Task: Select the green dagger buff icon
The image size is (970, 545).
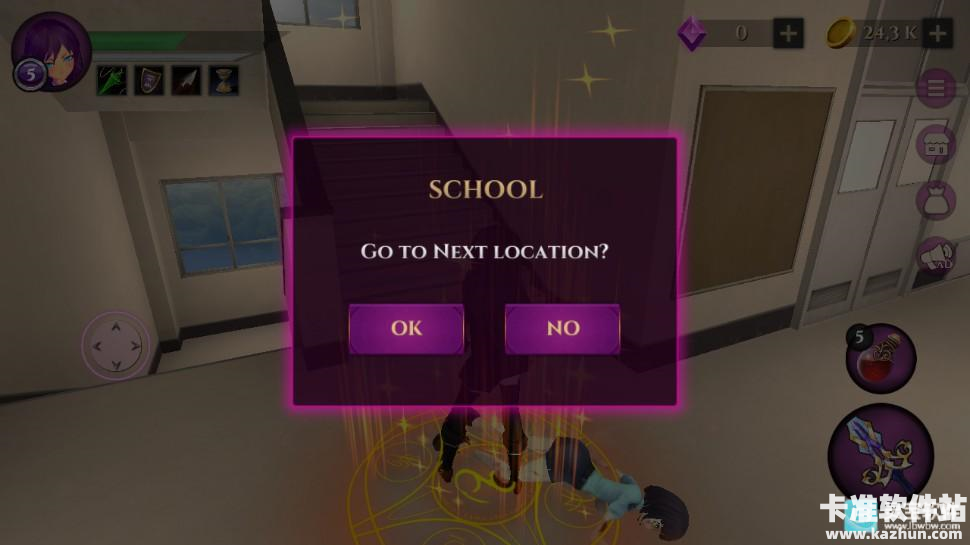Action: 111,80
